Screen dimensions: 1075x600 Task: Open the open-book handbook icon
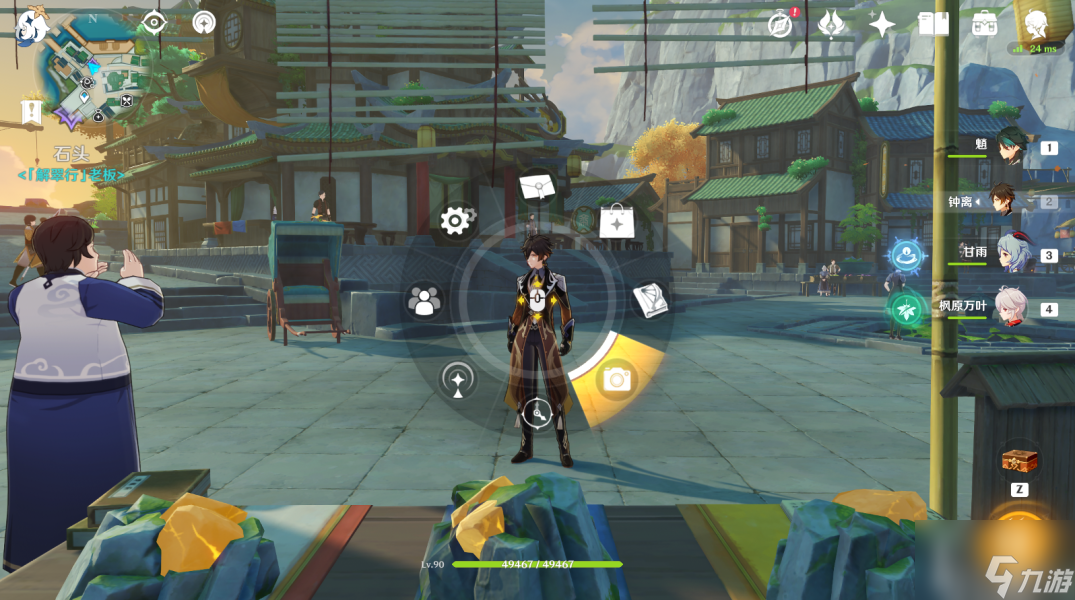coord(933,24)
